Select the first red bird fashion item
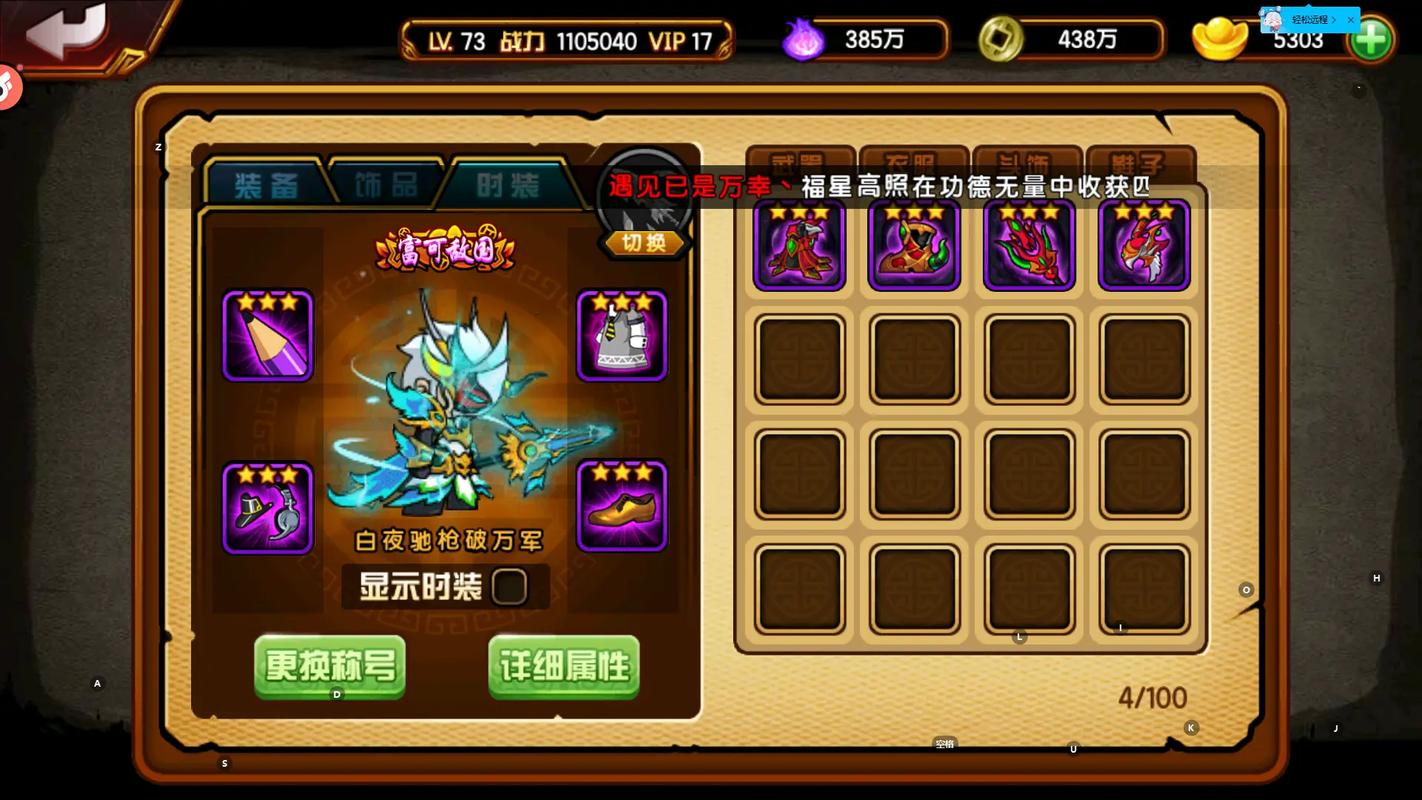 799,243
